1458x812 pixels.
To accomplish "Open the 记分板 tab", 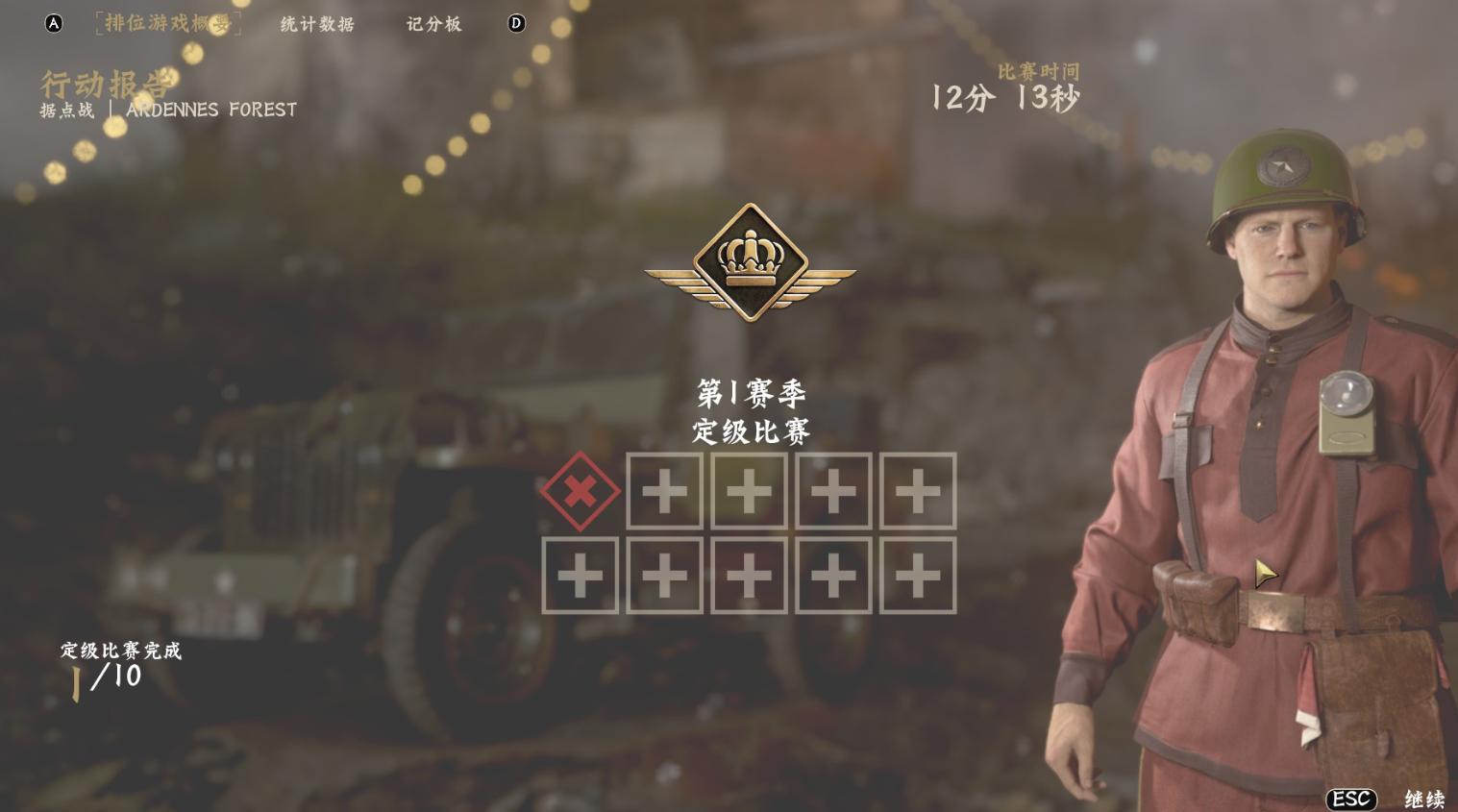I will tap(433, 24).
